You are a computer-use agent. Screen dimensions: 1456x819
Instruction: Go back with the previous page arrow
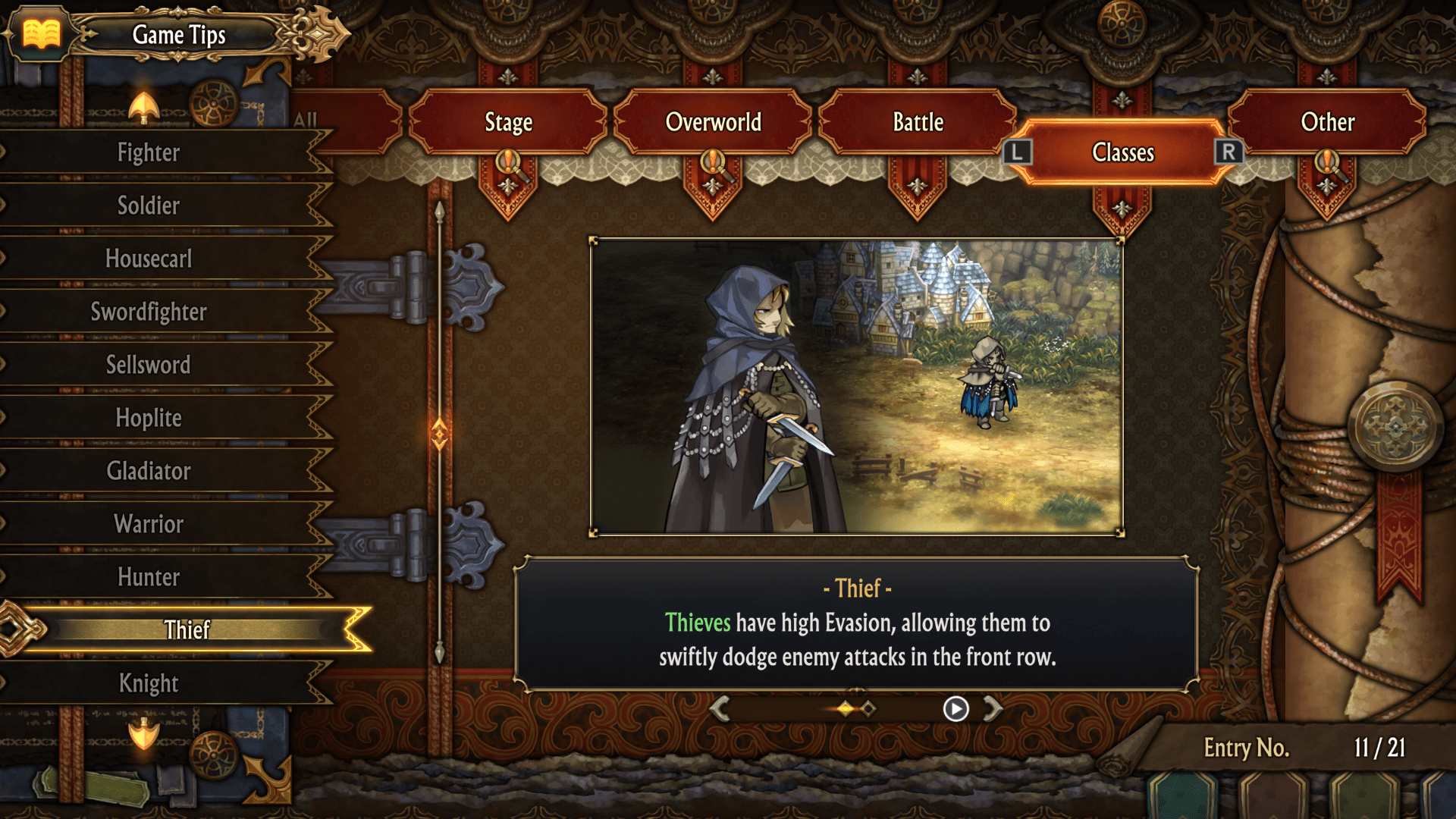click(x=720, y=708)
